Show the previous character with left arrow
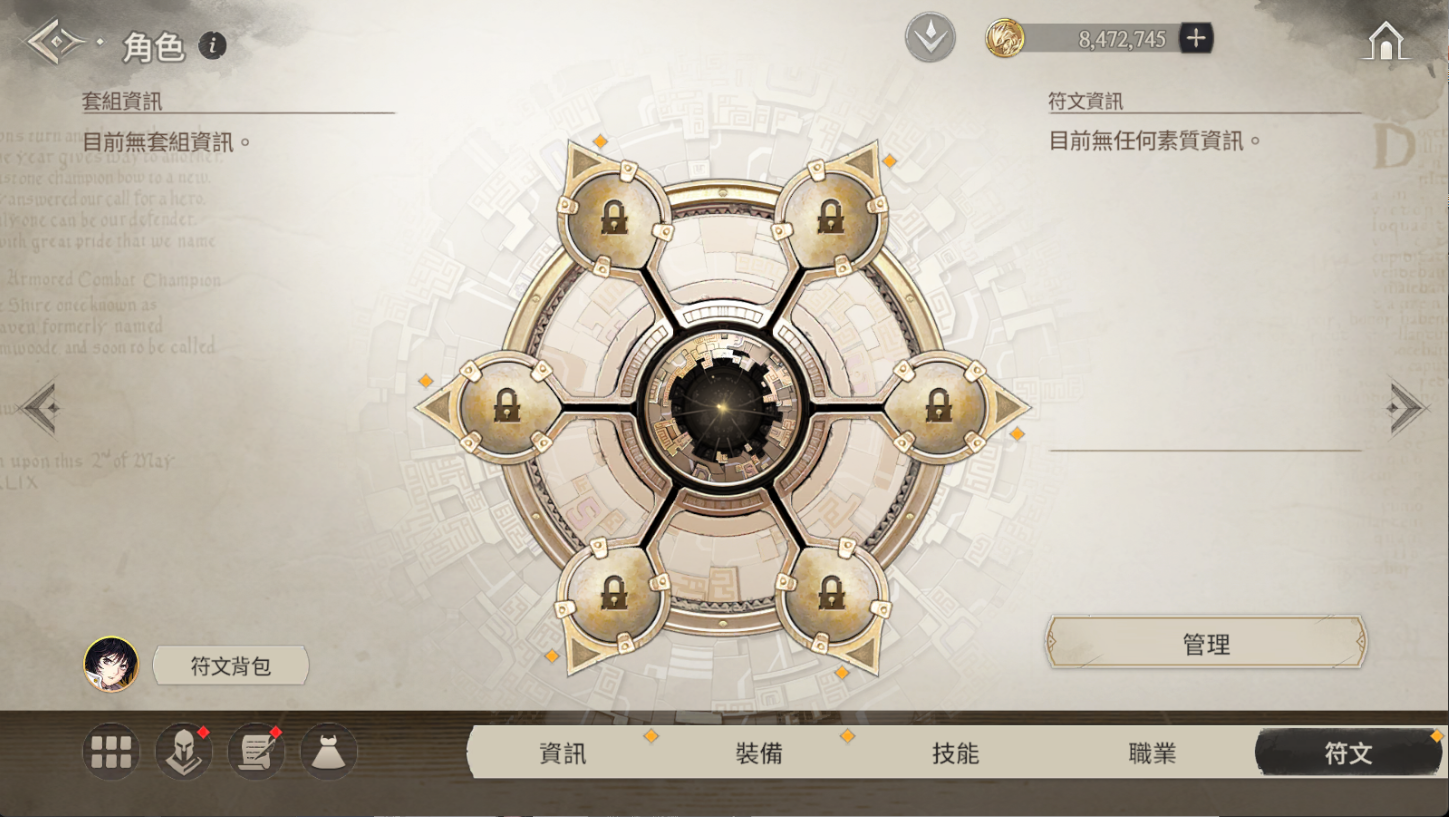 pos(42,408)
